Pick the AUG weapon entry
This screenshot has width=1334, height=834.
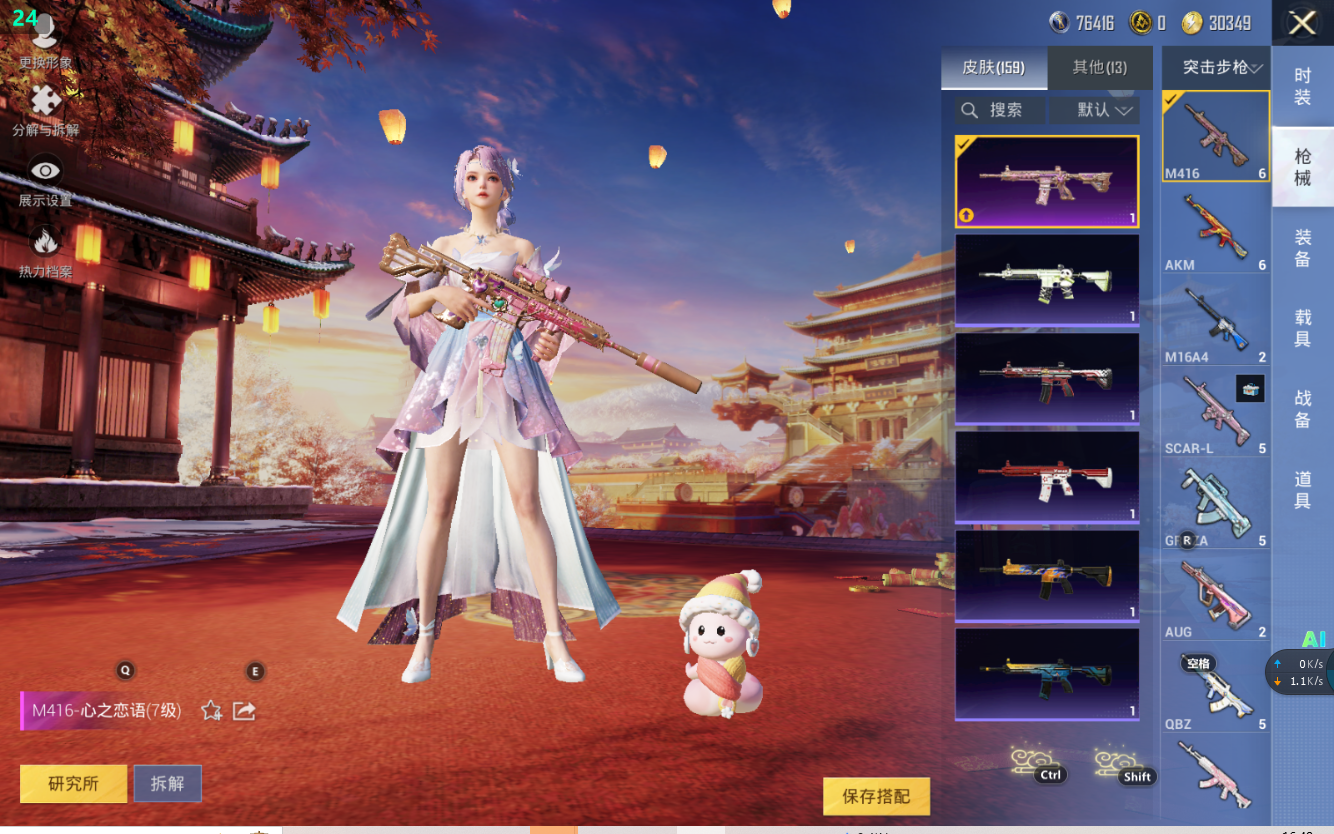[1216, 597]
